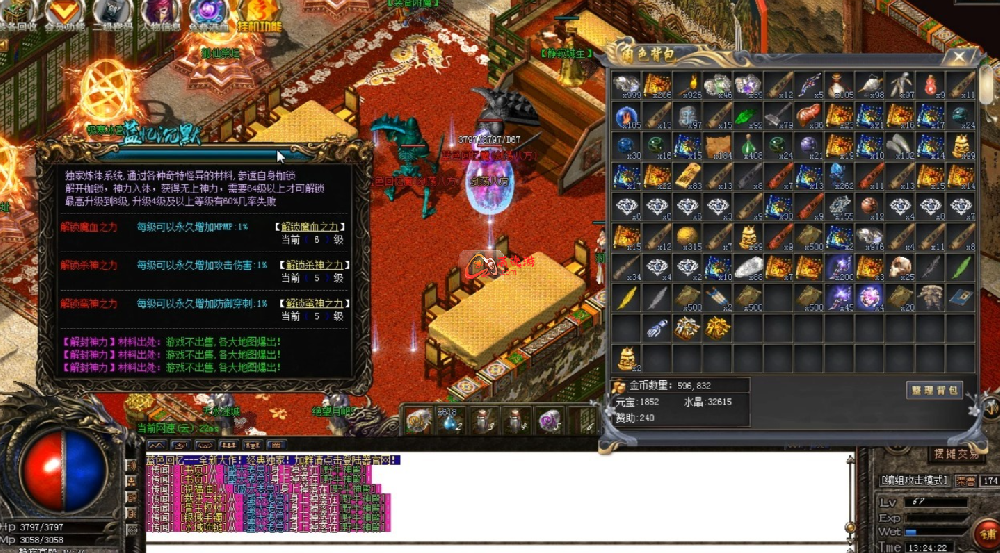The width and height of the screenshot is (1000, 553).
Task: Select the rolled map scroll item x184
Action: tap(718, 145)
